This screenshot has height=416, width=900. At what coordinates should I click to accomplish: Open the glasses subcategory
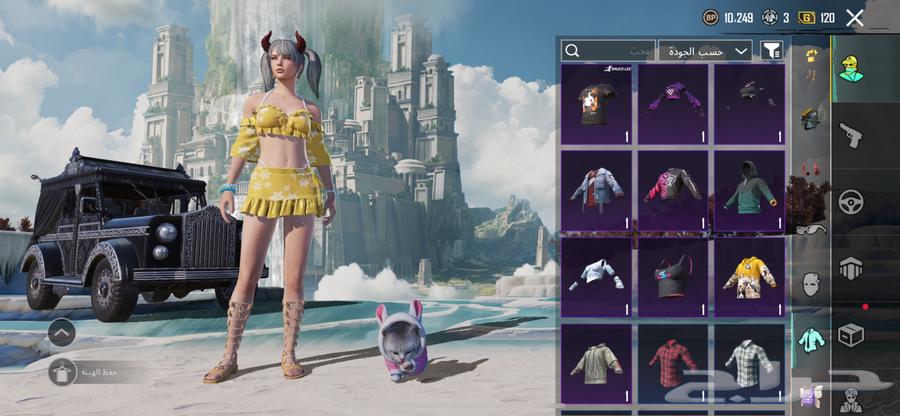click(x=810, y=229)
